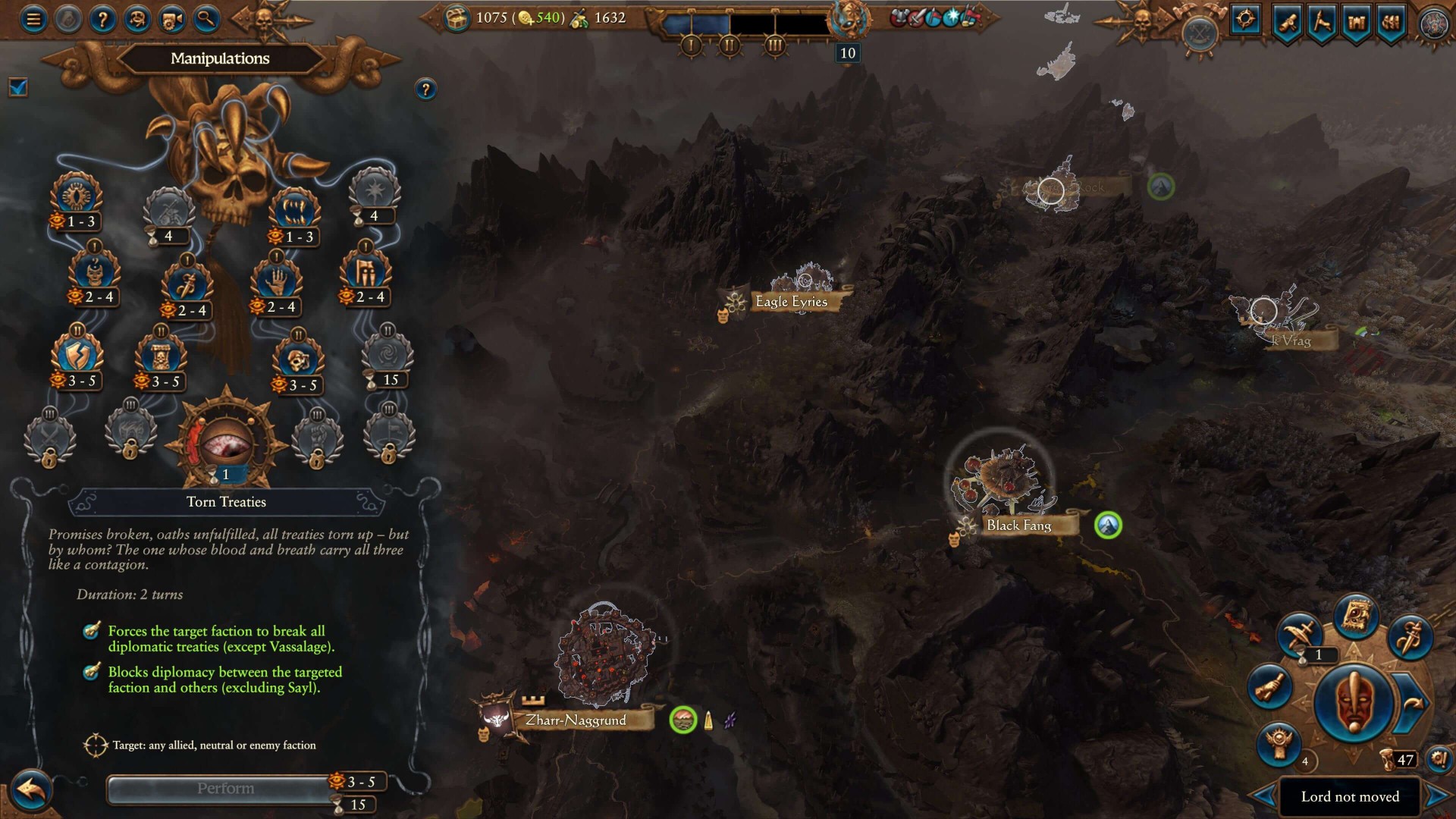Open the three-eyed spellbook icon
1456x819 pixels.
(1355, 614)
